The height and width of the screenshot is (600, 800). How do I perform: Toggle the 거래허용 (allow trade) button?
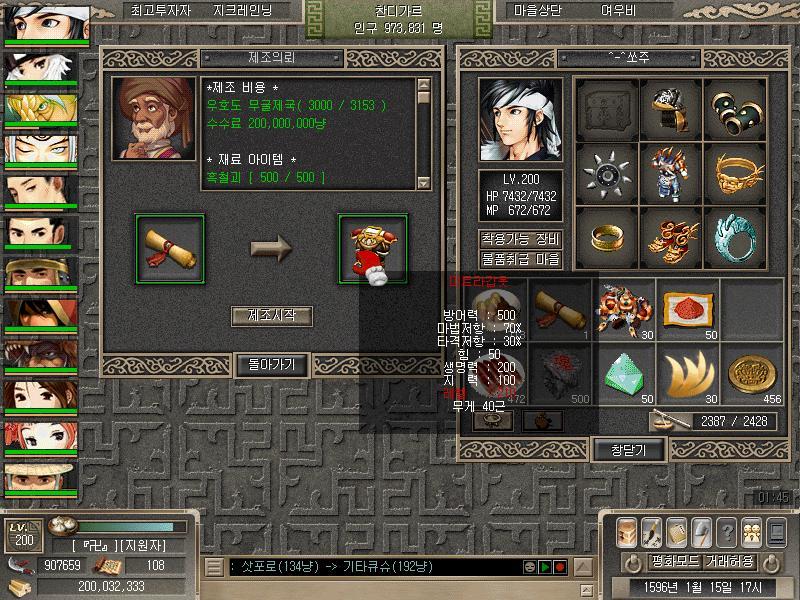729,561
